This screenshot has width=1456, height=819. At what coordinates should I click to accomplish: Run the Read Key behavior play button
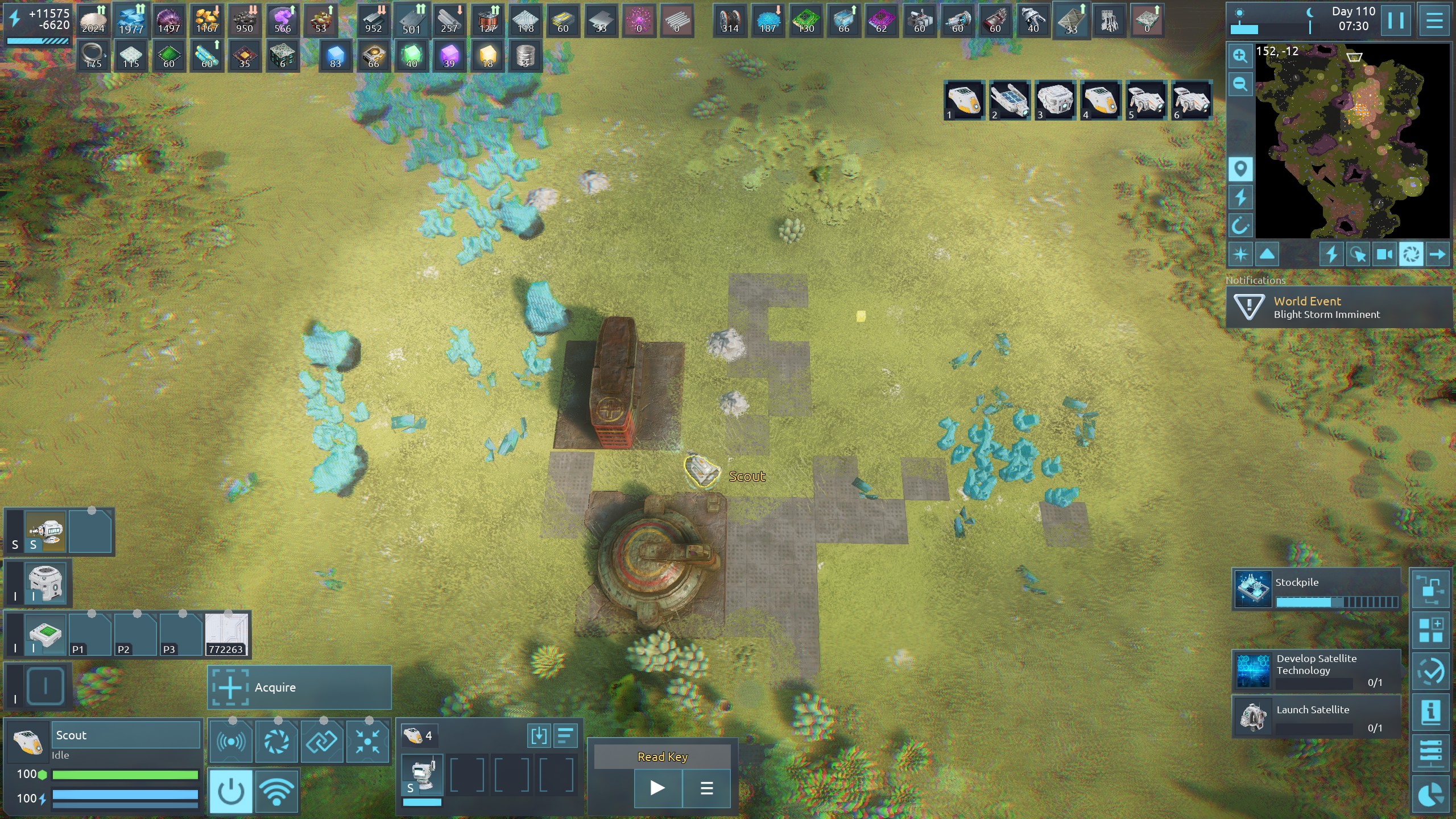pos(657,788)
